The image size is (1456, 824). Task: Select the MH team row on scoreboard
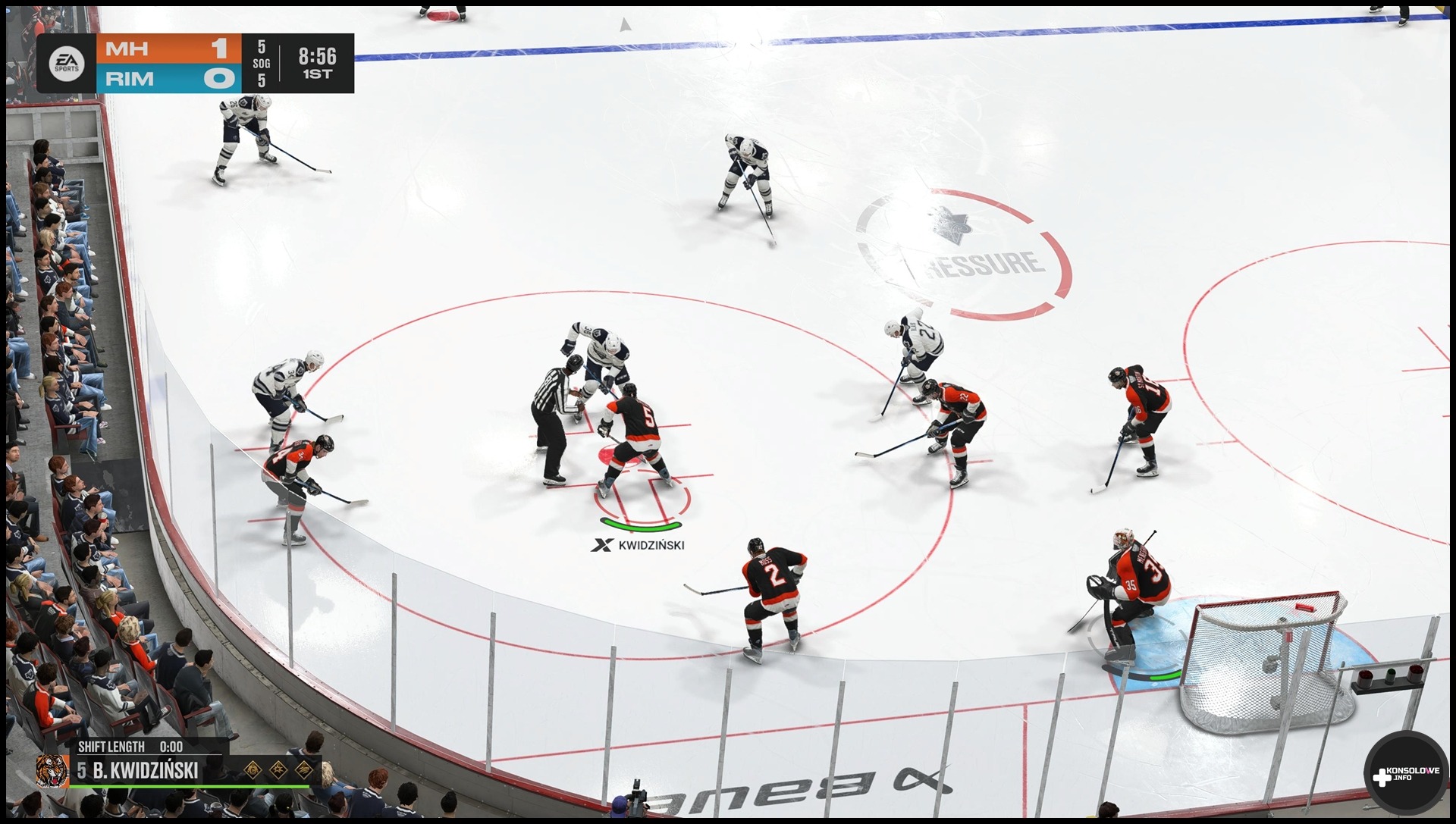(168, 49)
